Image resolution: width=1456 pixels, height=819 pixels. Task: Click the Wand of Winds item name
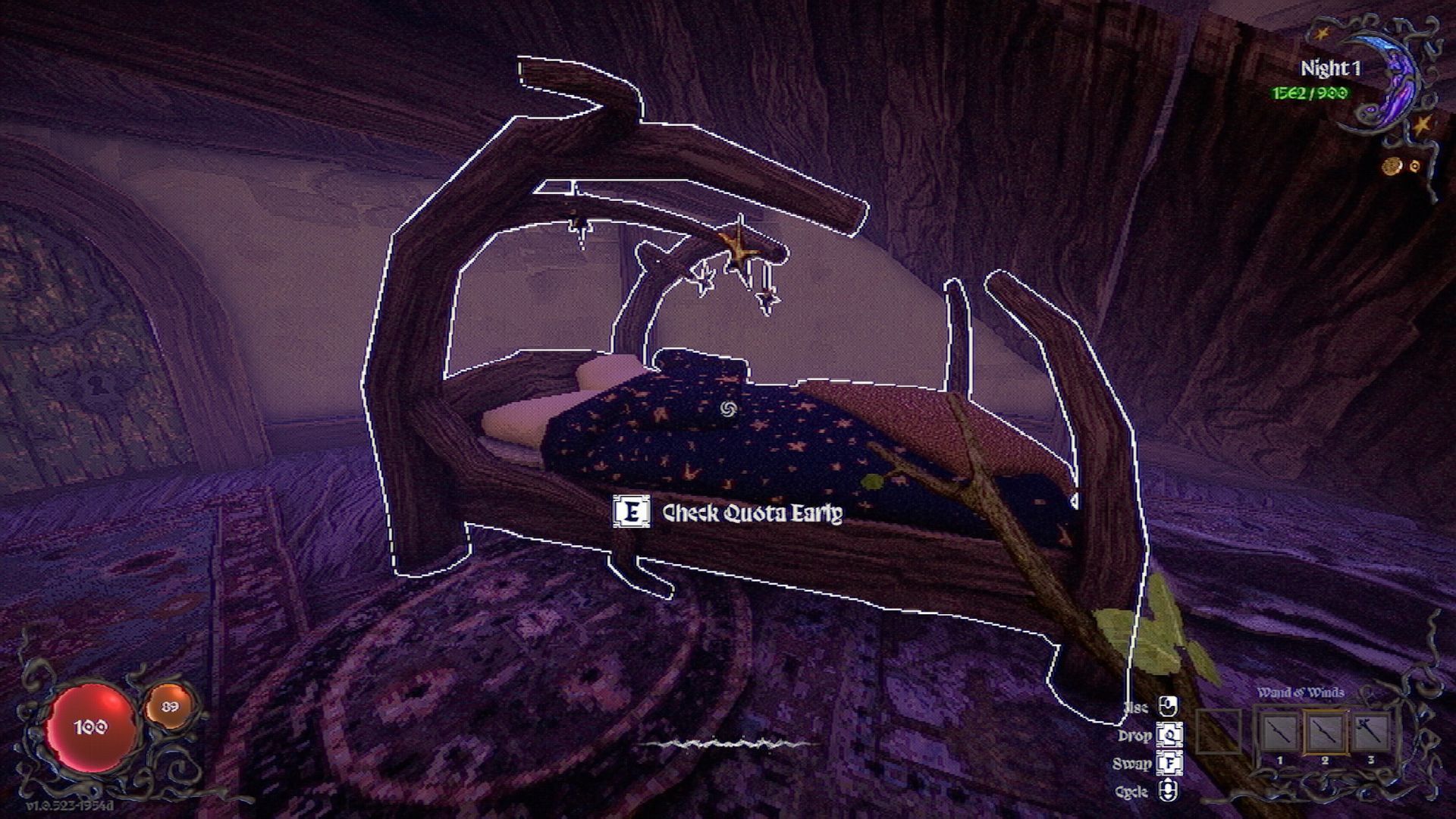1301,692
